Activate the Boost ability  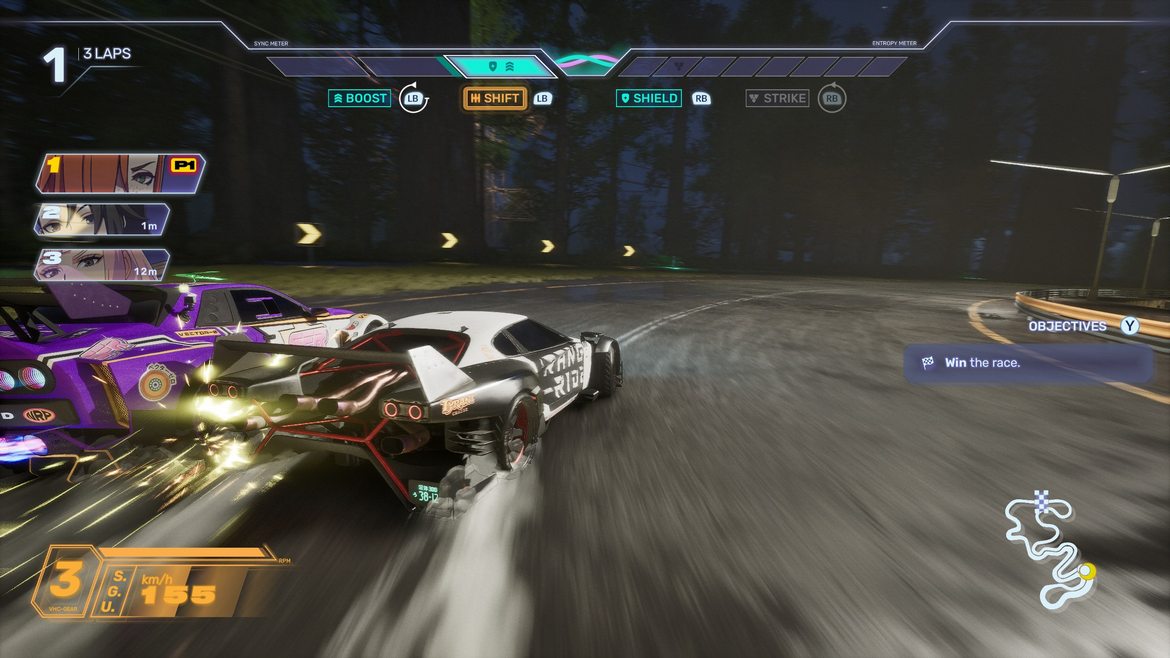[360, 98]
